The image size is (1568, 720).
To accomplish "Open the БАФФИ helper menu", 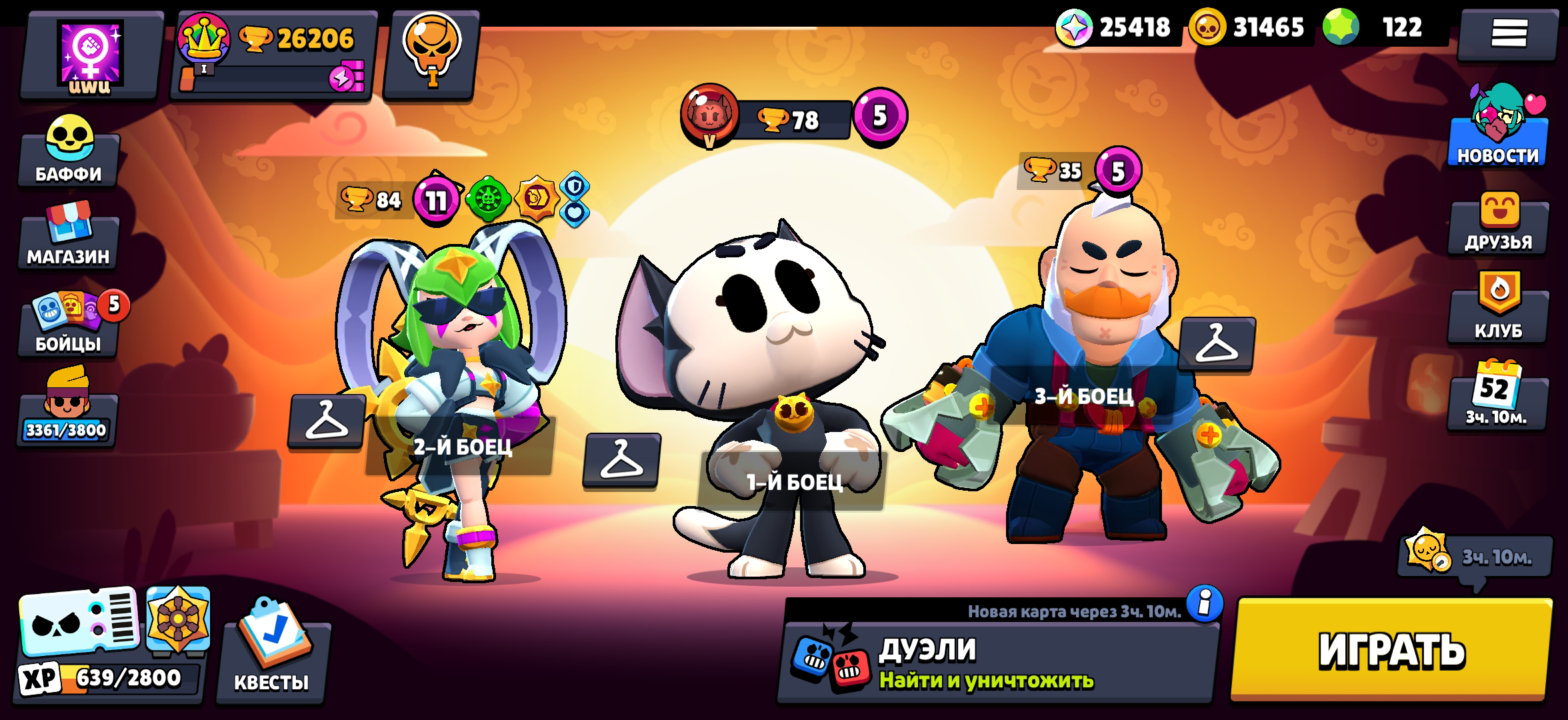I will point(69,153).
